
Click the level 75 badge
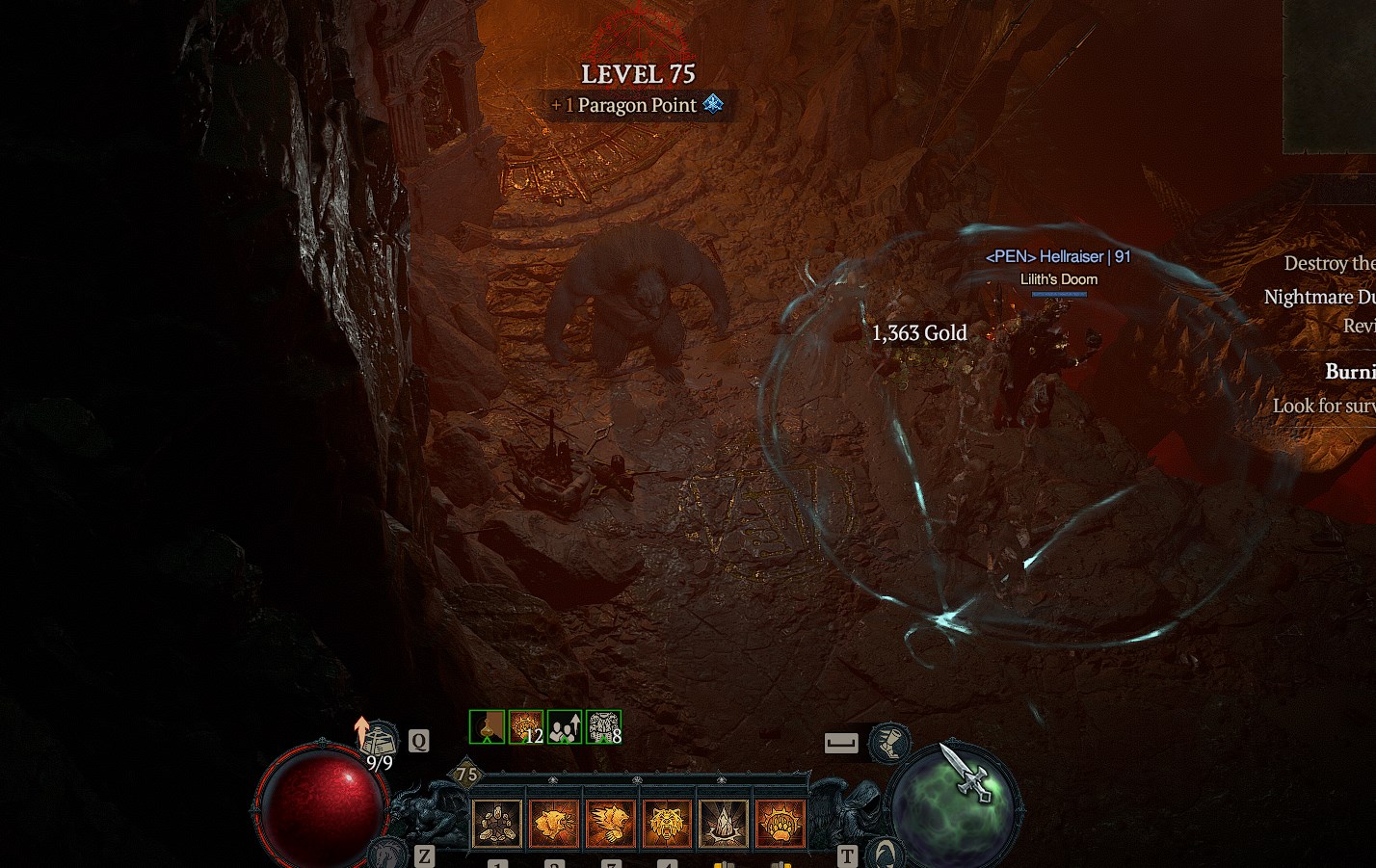[x=467, y=774]
